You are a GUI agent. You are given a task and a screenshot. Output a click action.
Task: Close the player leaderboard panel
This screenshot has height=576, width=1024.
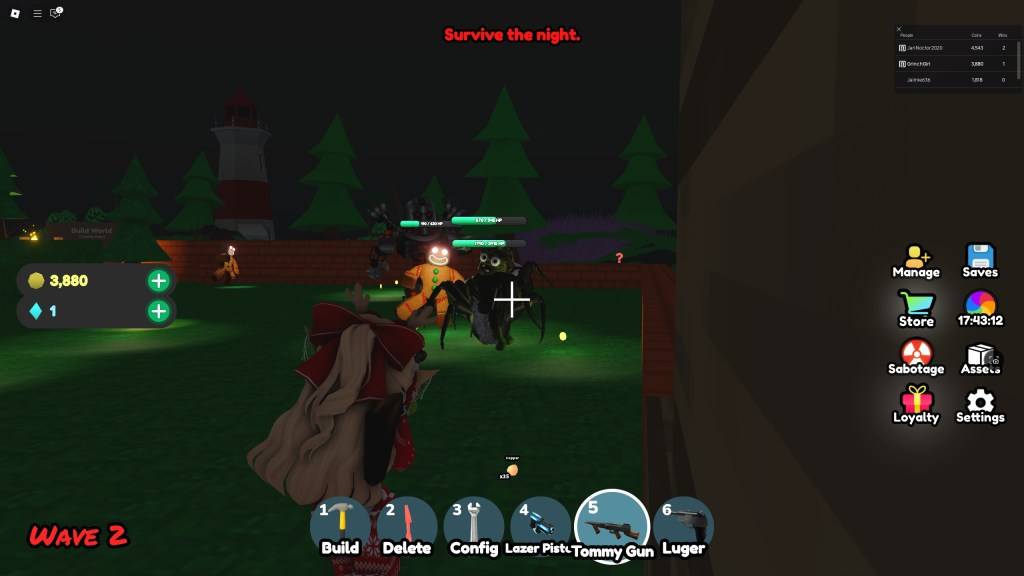click(x=899, y=29)
